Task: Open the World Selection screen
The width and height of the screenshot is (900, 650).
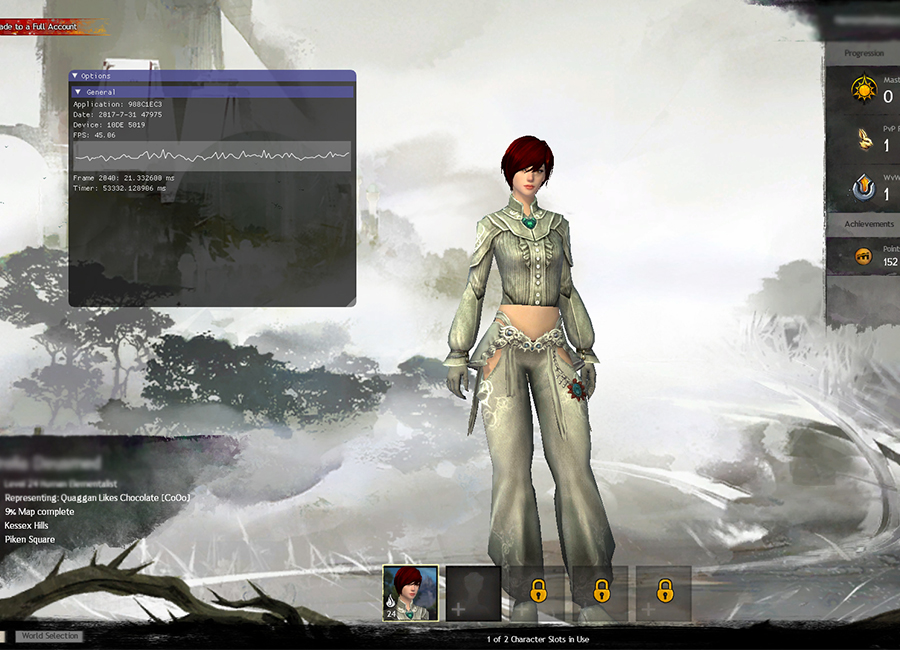Action: click(x=48, y=636)
